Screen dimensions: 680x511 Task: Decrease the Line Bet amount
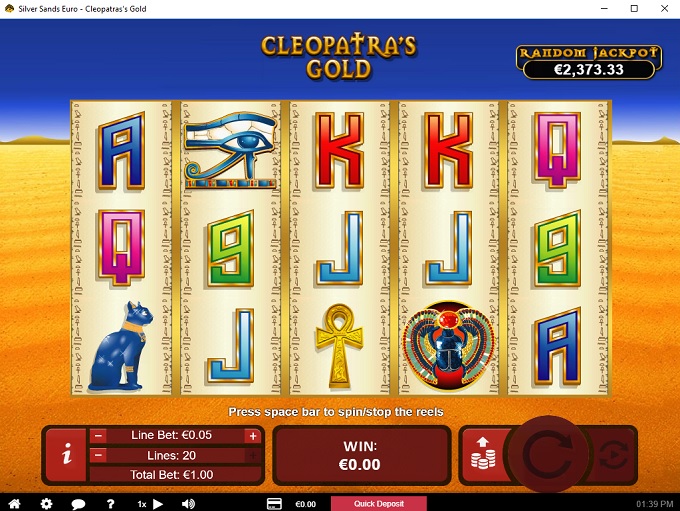tap(99, 436)
